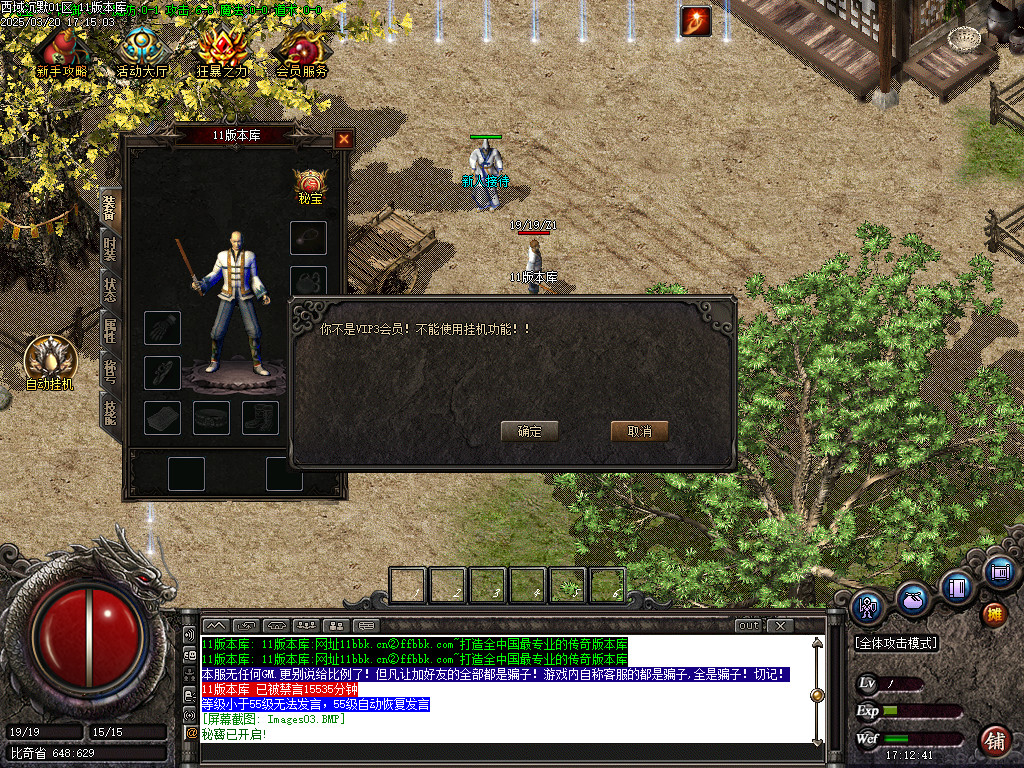The height and width of the screenshot is (768, 1024).
Task: Switch to the 称号 title tab
Action: [x=109, y=368]
